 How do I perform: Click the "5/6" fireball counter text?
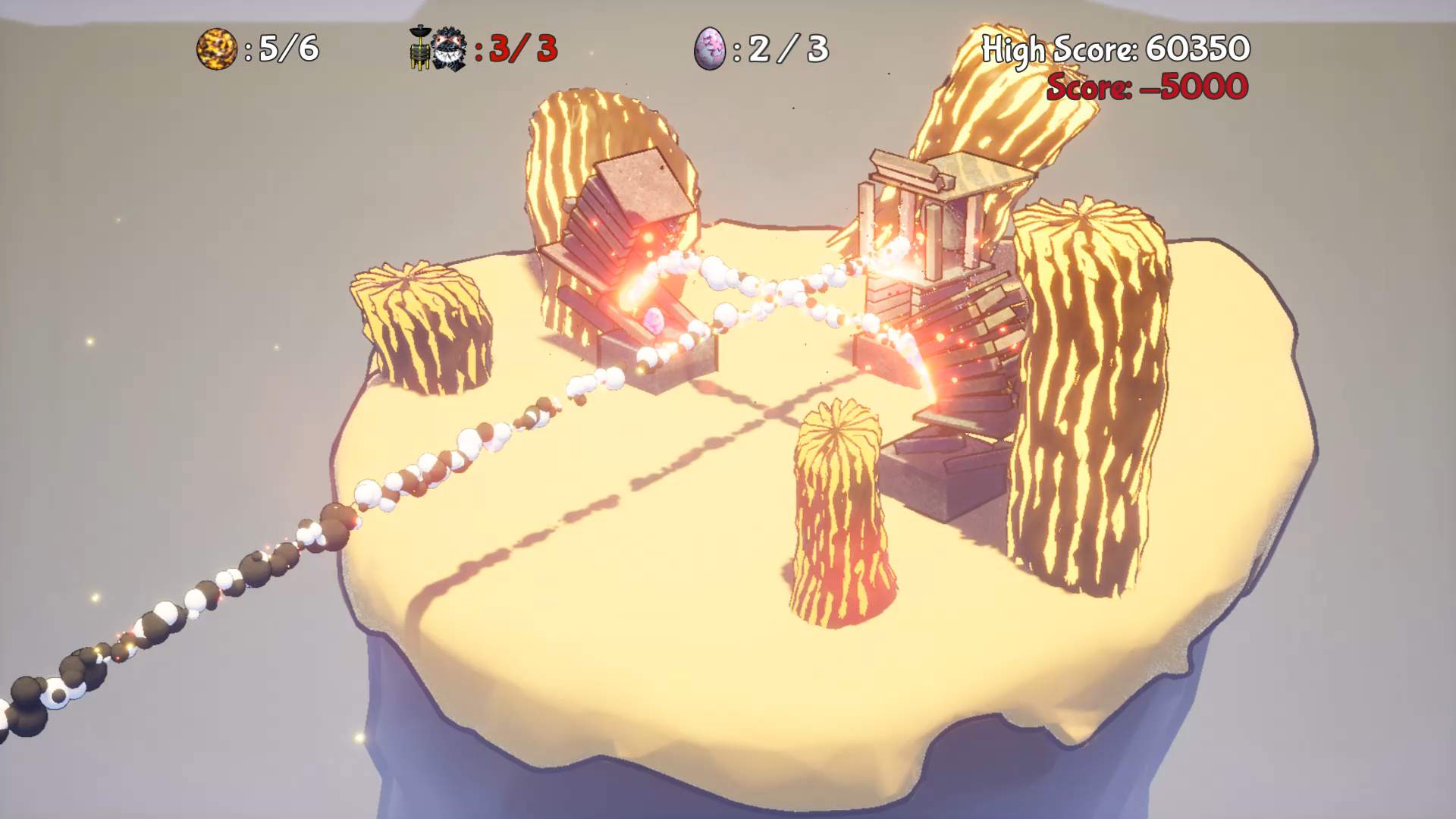(x=288, y=49)
